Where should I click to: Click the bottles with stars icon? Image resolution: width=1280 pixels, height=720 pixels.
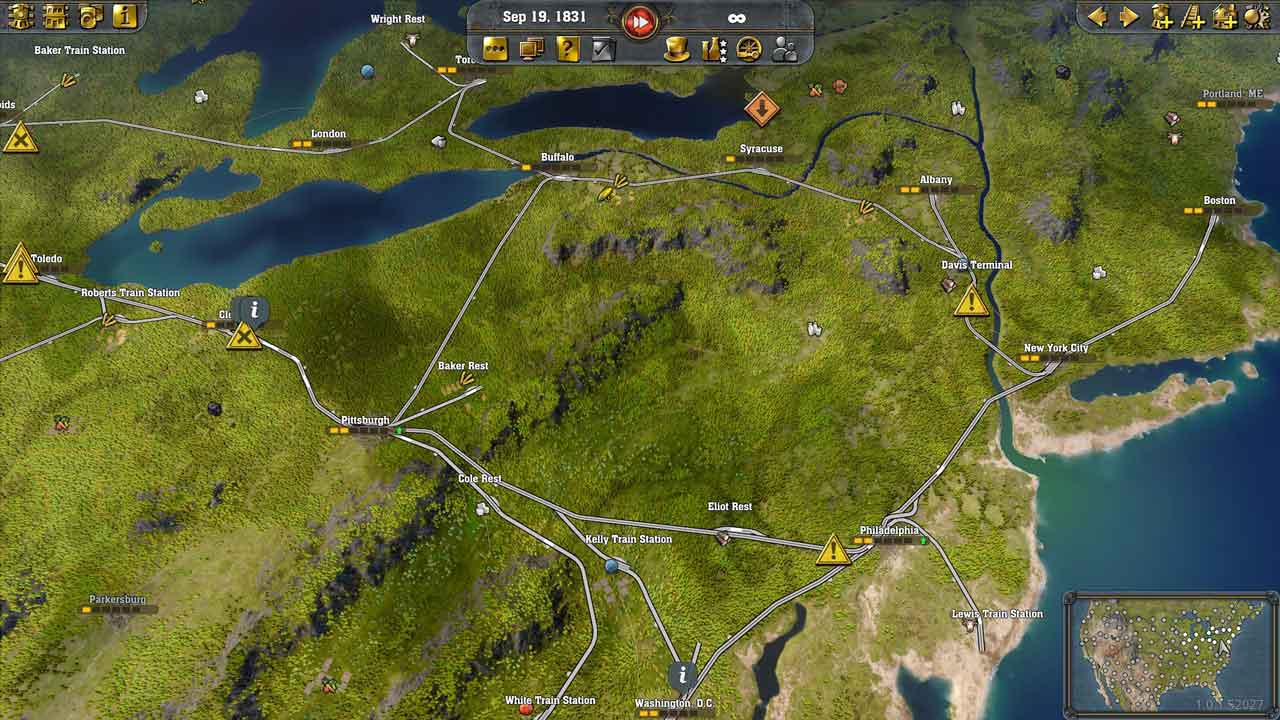[713, 48]
